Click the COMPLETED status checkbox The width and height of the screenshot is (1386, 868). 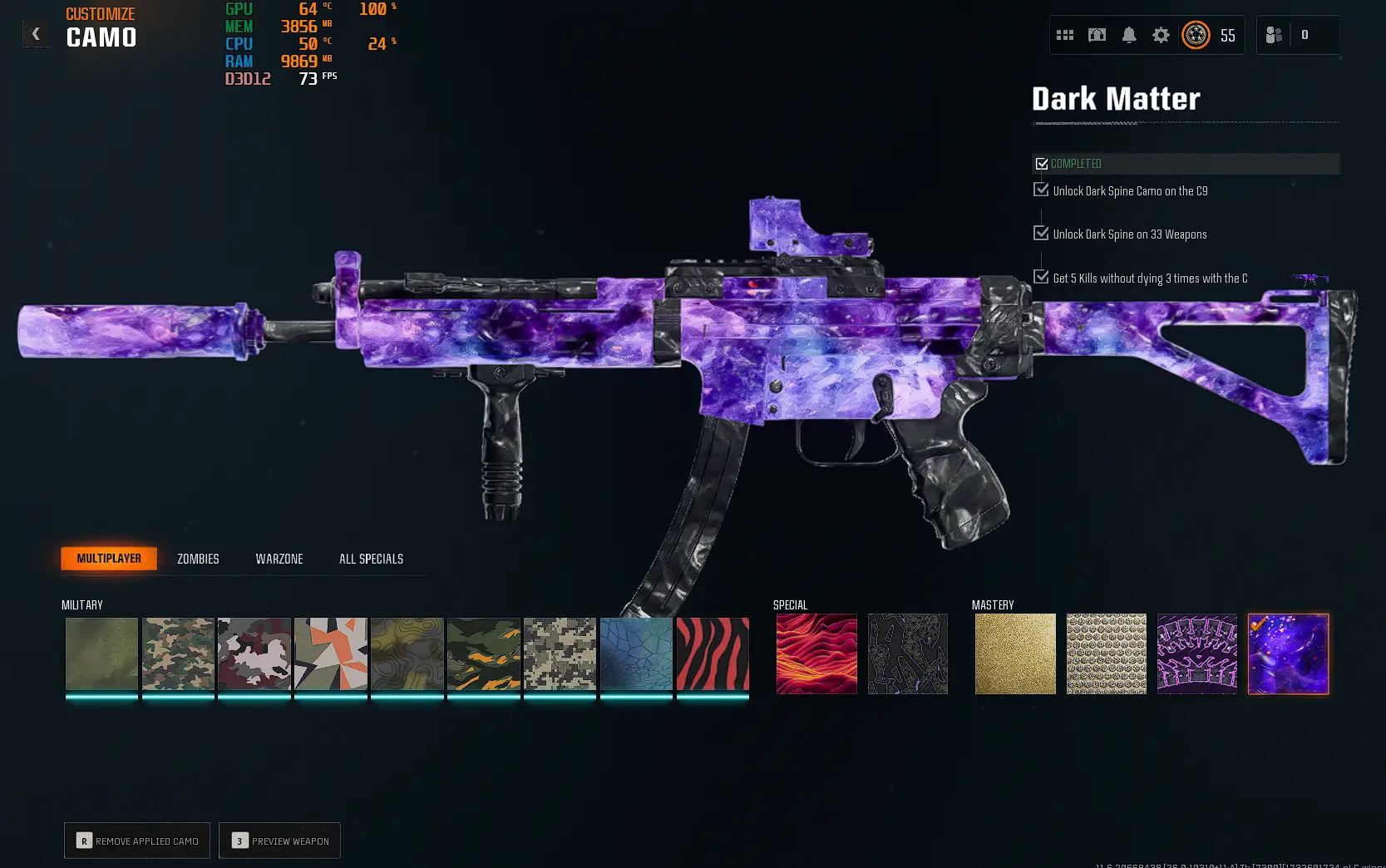click(1043, 163)
